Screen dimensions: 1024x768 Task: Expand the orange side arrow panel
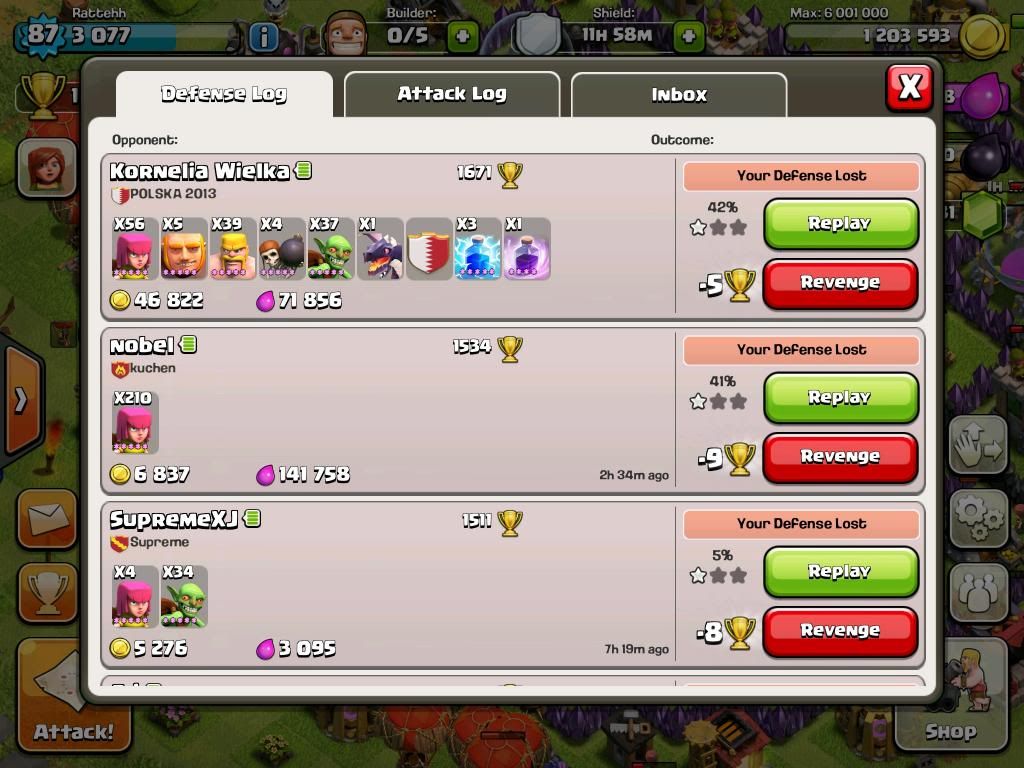(x=22, y=400)
